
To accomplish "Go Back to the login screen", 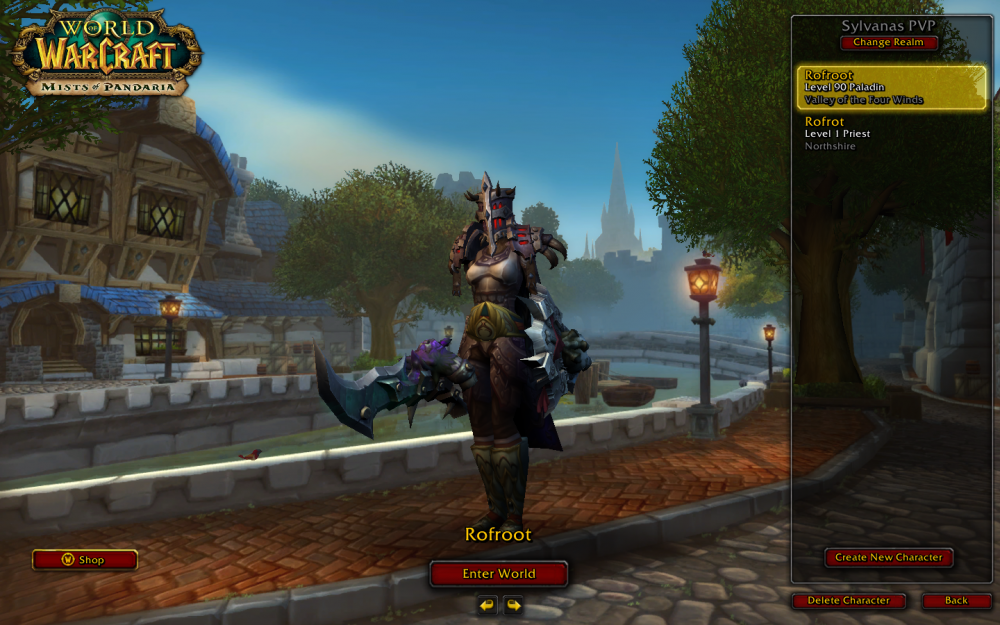I will [x=956, y=601].
